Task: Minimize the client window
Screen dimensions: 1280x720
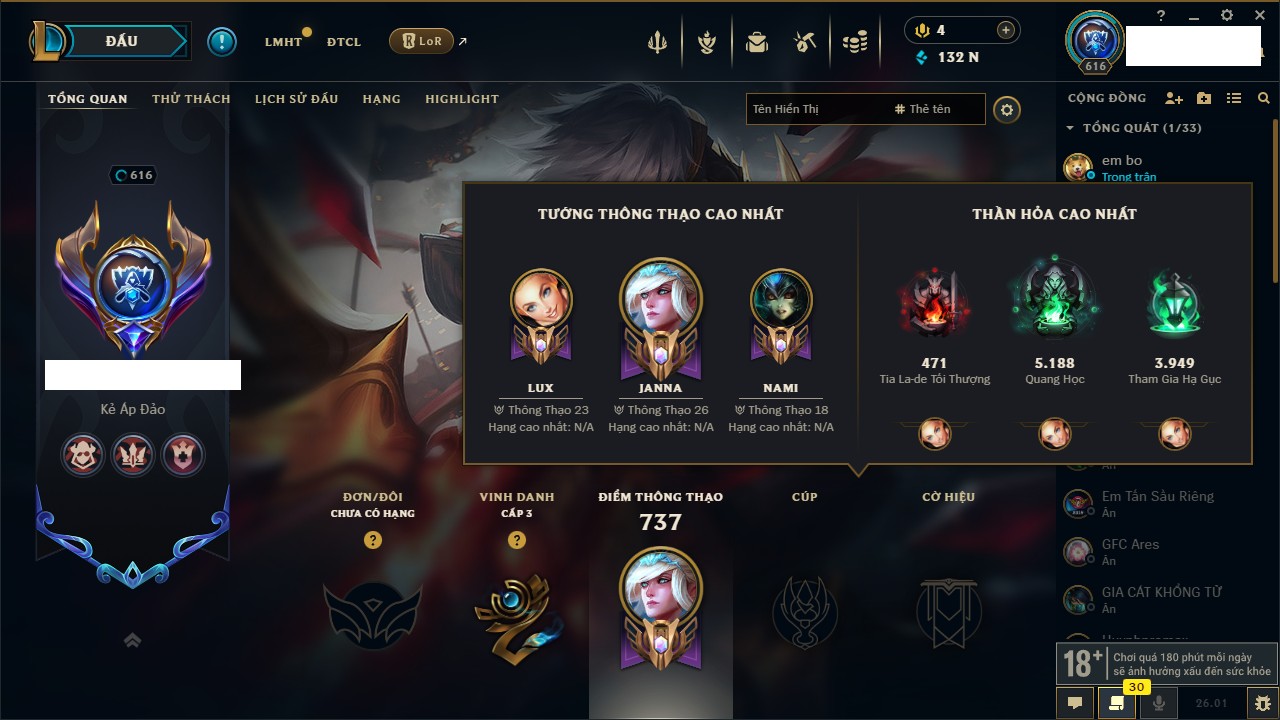Action: point(1194,16)
